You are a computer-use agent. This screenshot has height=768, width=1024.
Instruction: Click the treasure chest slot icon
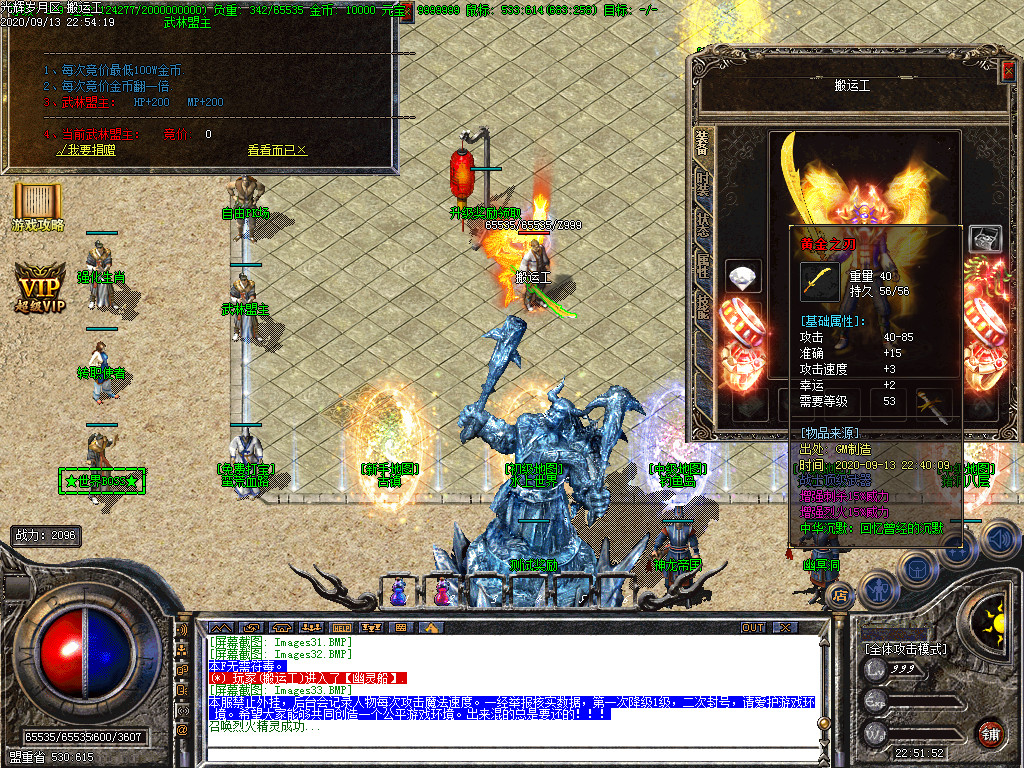coord(985,238)
